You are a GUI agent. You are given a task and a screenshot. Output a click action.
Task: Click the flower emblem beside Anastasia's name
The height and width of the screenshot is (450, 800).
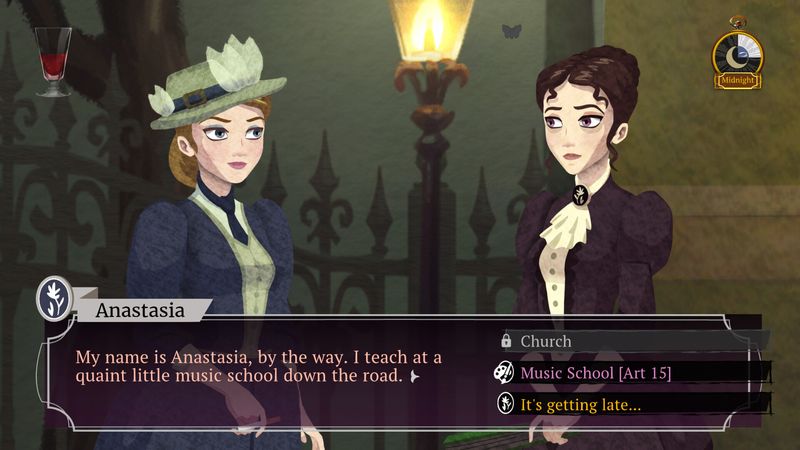click(x=53, y=299)
